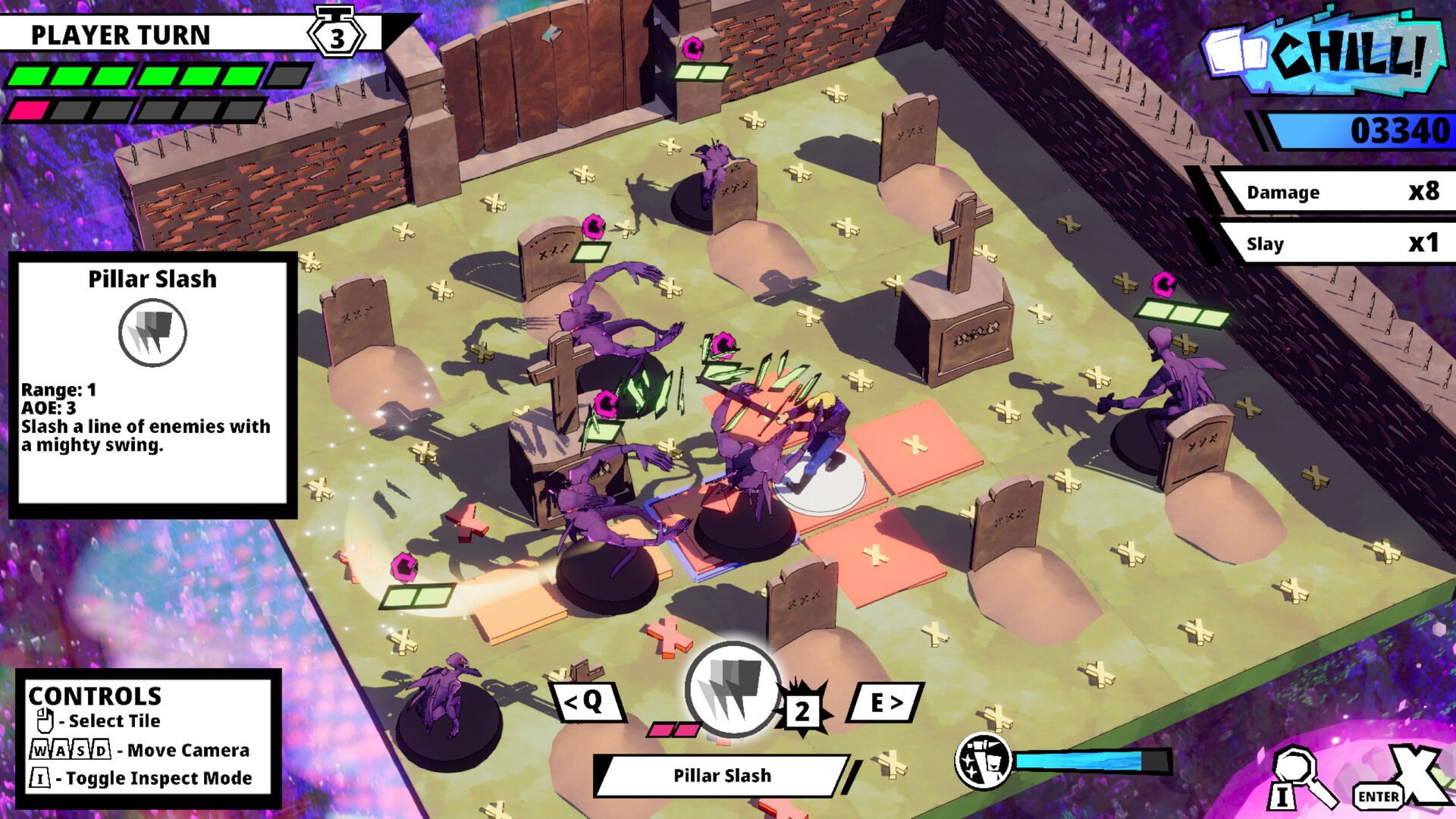1456x819 pixels.
Task: Click the pink C icon above the glowing left tiles
Action: [403, 566]
